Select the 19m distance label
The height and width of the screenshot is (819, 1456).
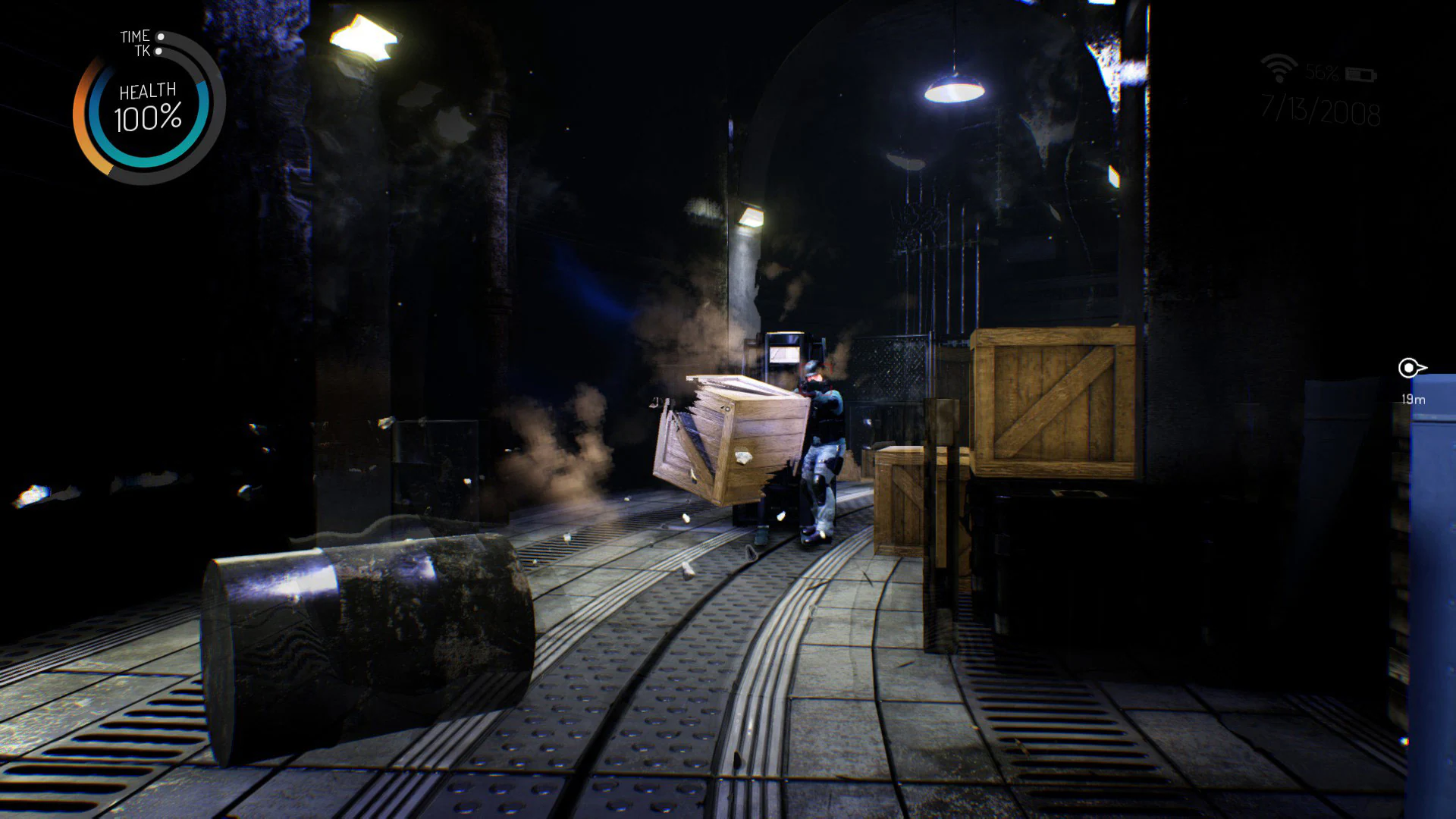pyautogui.click(x=1414, y=400)
